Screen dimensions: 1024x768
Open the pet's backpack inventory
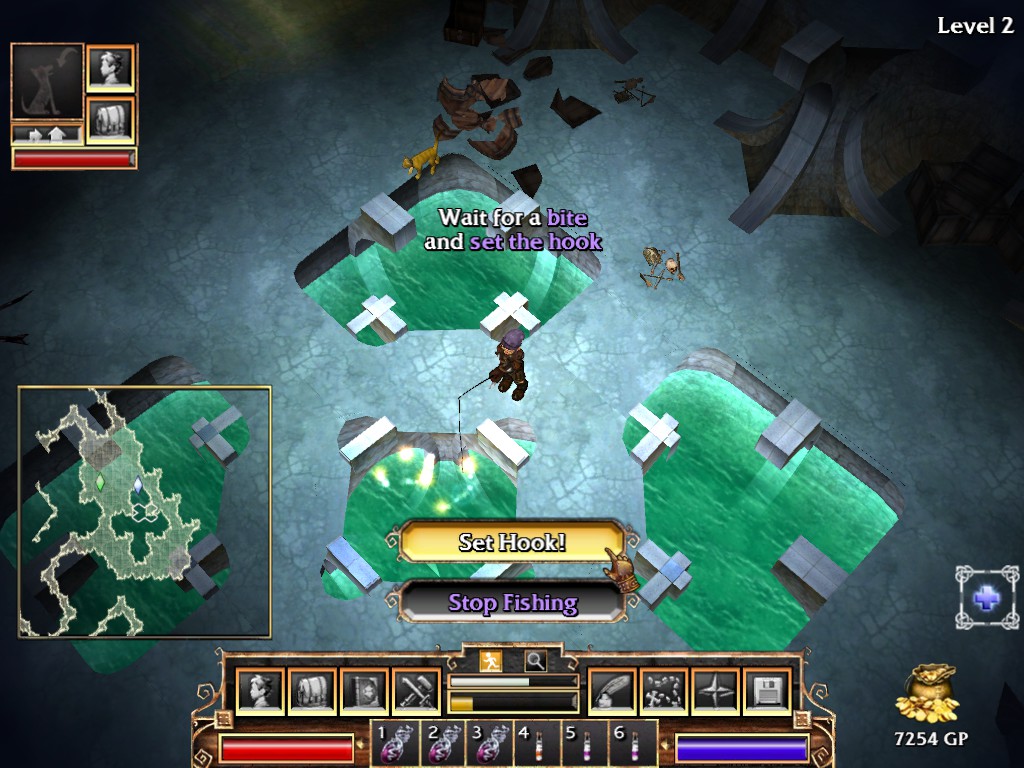tap(110, 119)
